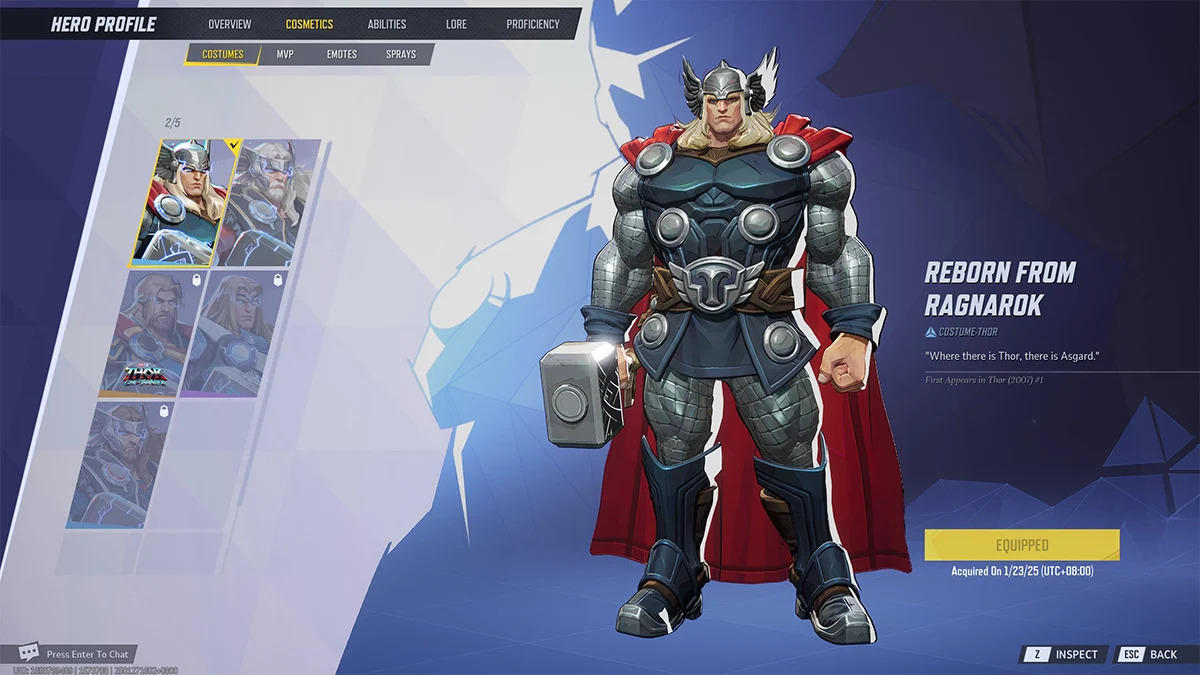Select the locked Thor Love and Thunder costume
Viewport: 1200px width, 675px height.
pos(150,335)
